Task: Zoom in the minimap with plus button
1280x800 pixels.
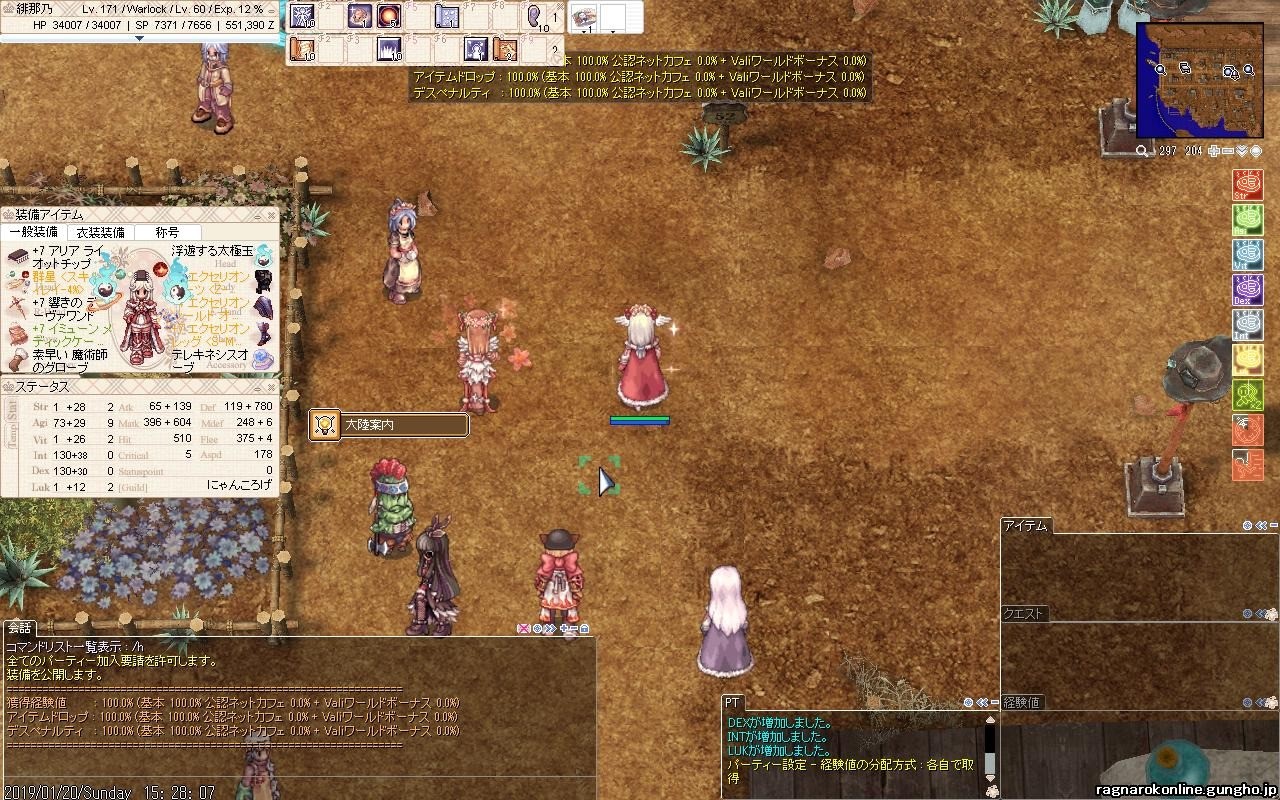Action: pyautogui.click(x=1214, y=151)
